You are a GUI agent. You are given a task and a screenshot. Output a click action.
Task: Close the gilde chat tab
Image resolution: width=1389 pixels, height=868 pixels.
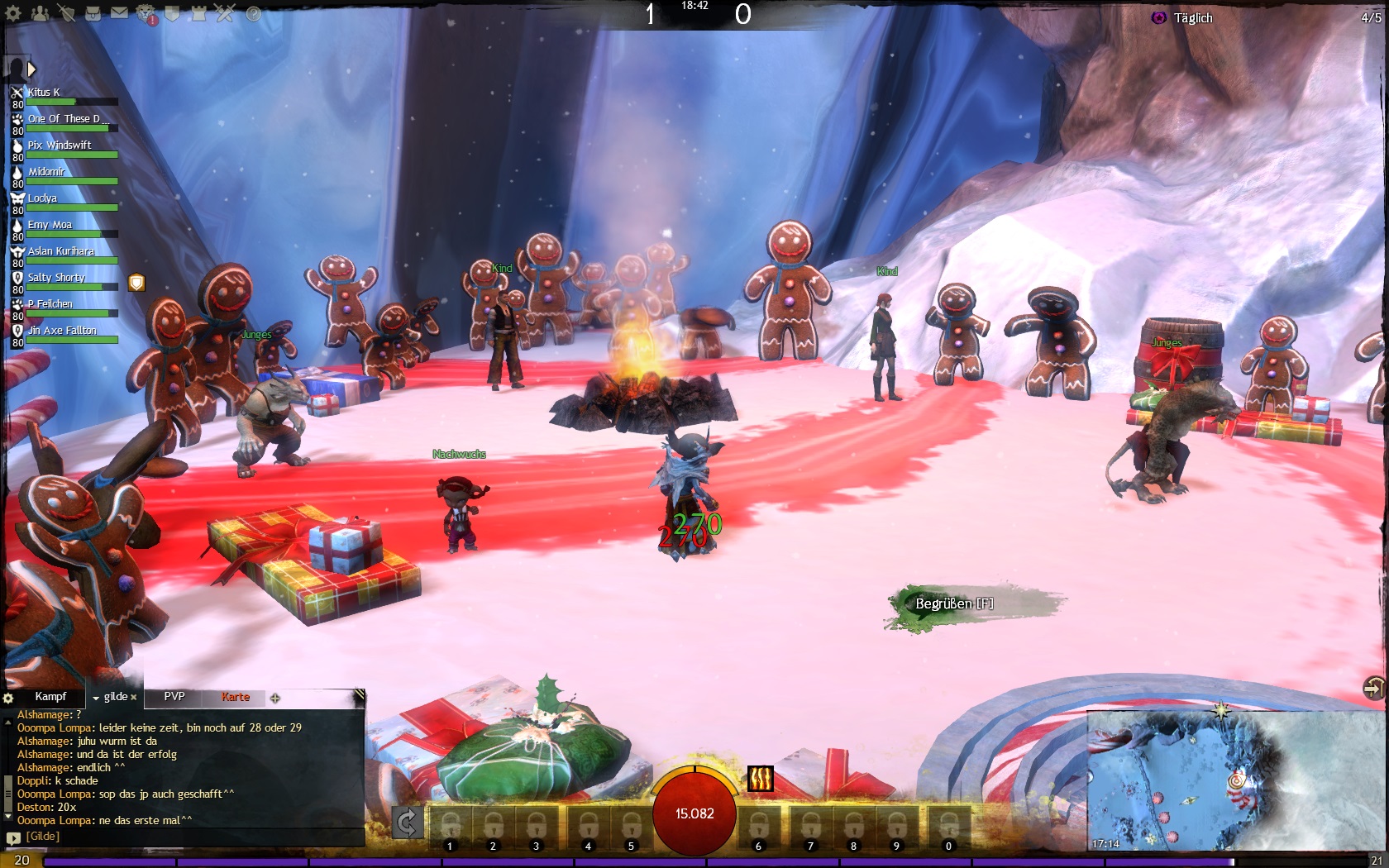pyautogui.click(x=134, y=698)
